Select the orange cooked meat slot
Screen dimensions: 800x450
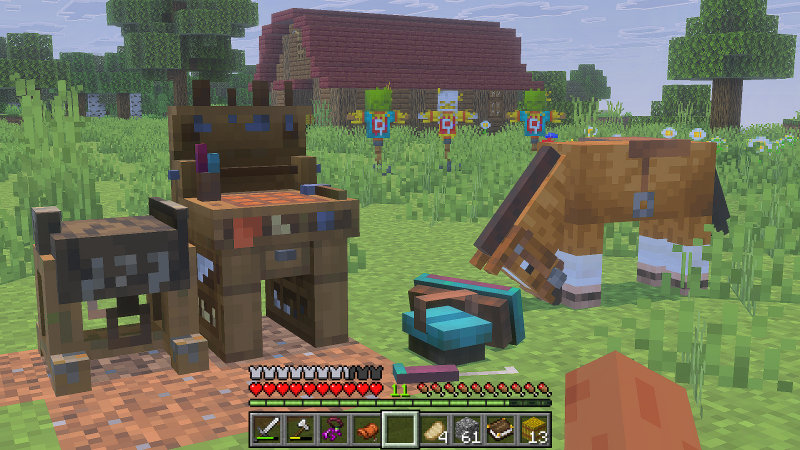(x=367, y=430)
